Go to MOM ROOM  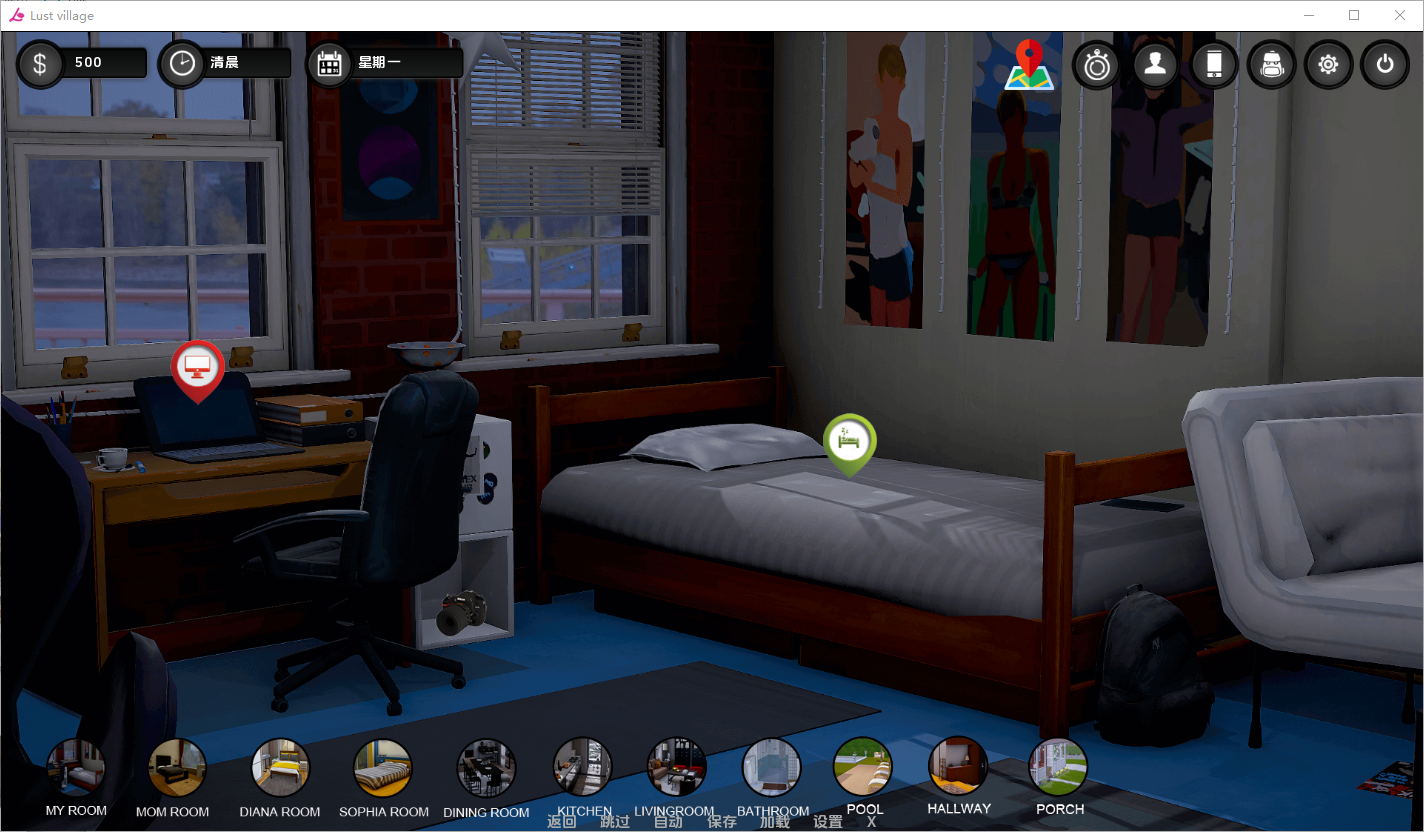(x=177, y=768)
